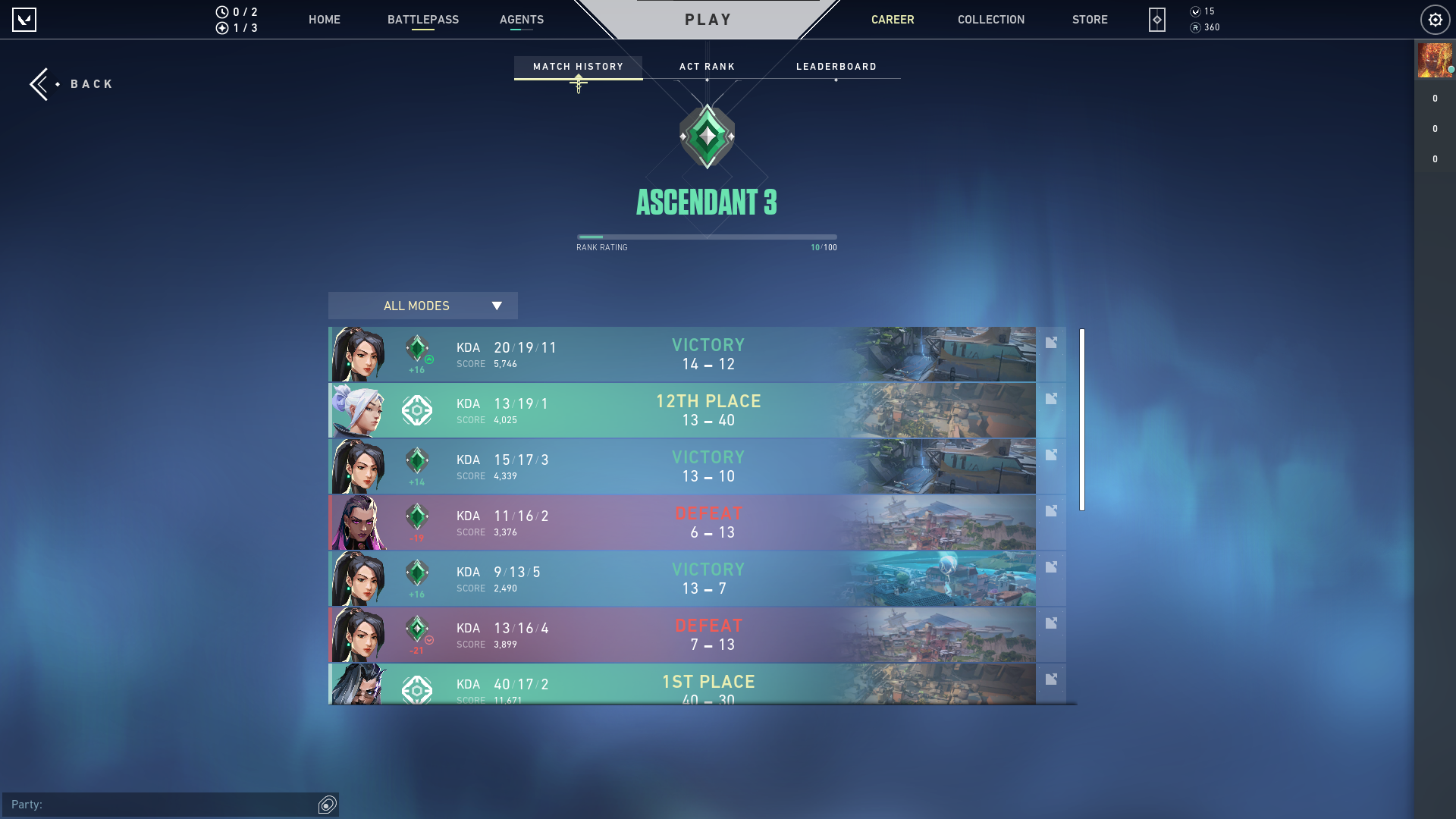The image size is (1456, 819).
Task: Click the Radianite Points balance icon
Action: click(1195, 27)
